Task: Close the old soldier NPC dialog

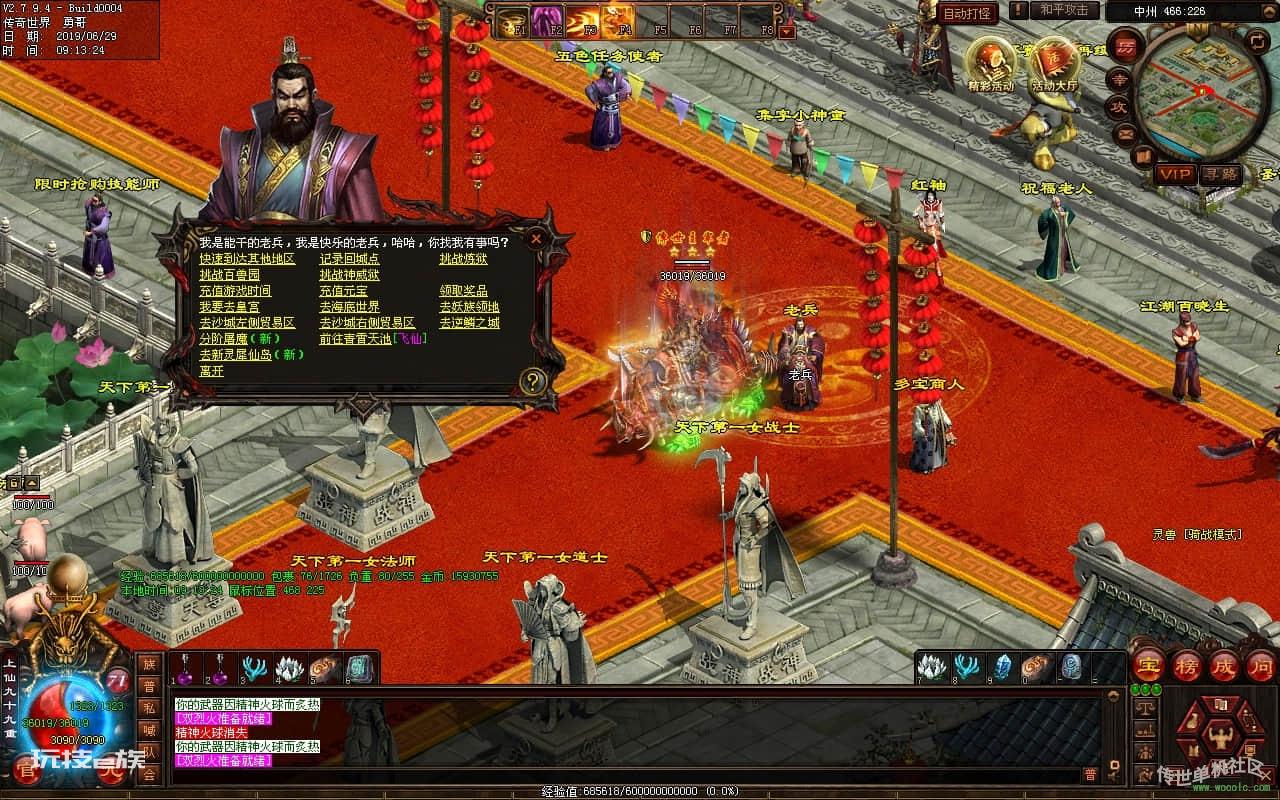Action: [x=537, y=239]
